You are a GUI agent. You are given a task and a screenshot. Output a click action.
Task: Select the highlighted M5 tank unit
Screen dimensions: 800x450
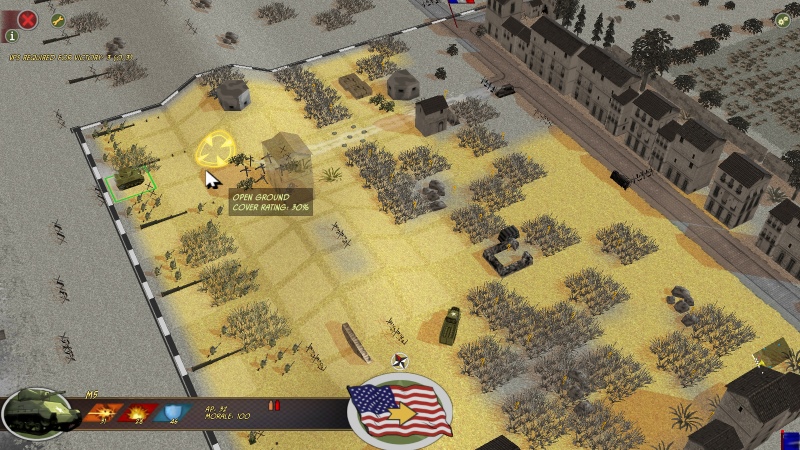(x=130, y=178)
